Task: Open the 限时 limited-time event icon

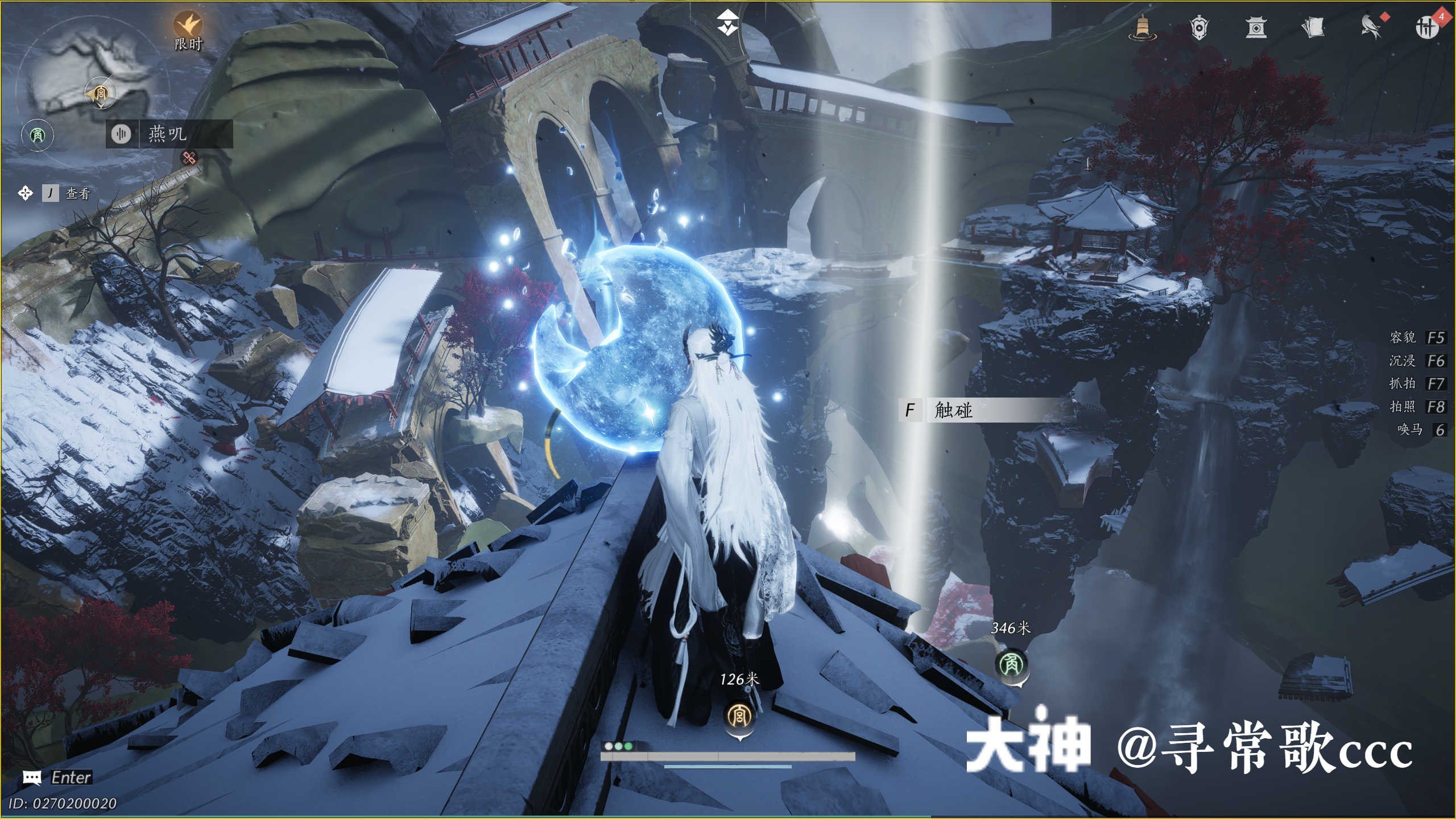Action: point(188,27)
